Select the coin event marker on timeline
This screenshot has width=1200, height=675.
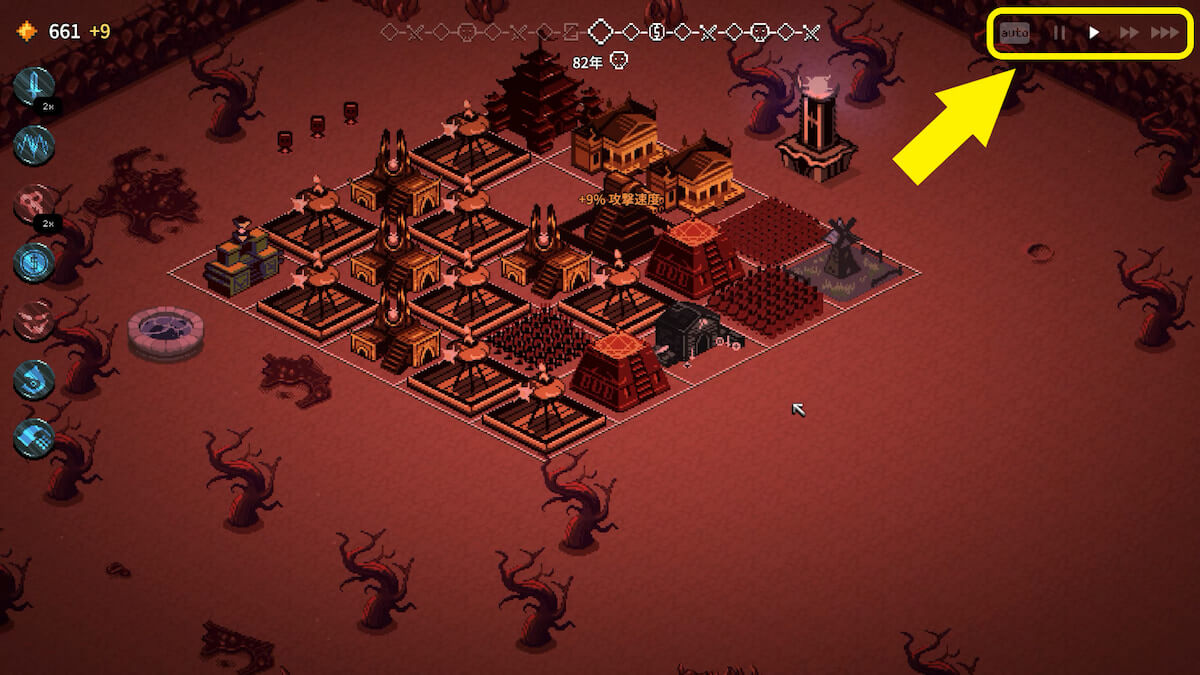tap(656, 32)
